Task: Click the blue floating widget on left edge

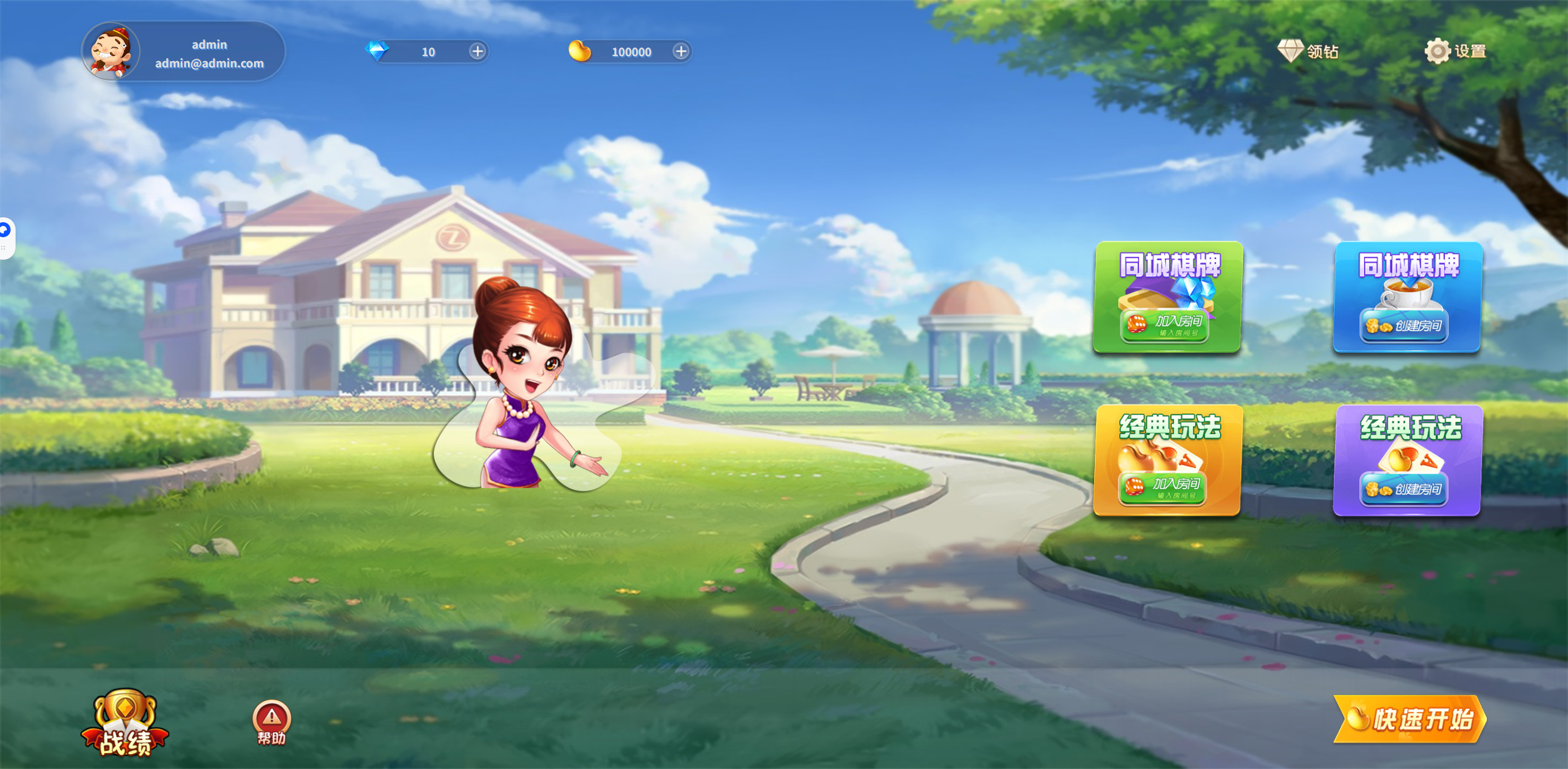Action: tap(5, 231)
